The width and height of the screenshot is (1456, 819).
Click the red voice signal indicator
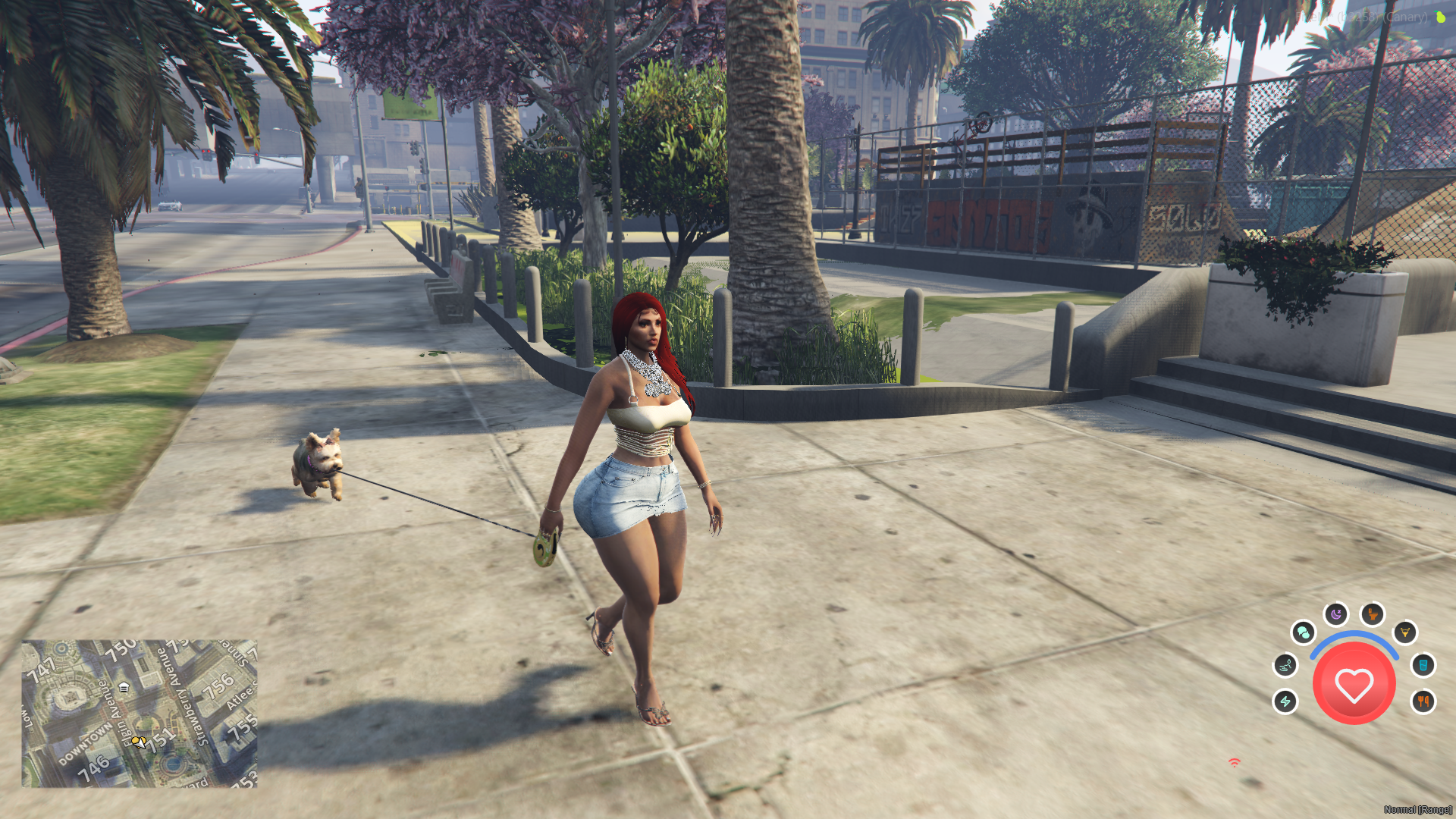[x=1235, y=762]
